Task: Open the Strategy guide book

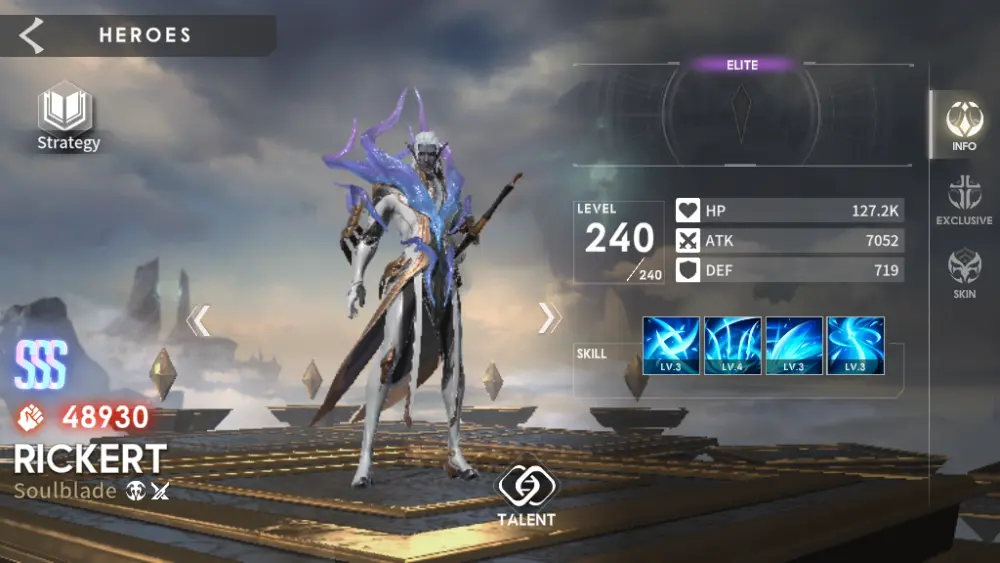Action: pos(67,113)
